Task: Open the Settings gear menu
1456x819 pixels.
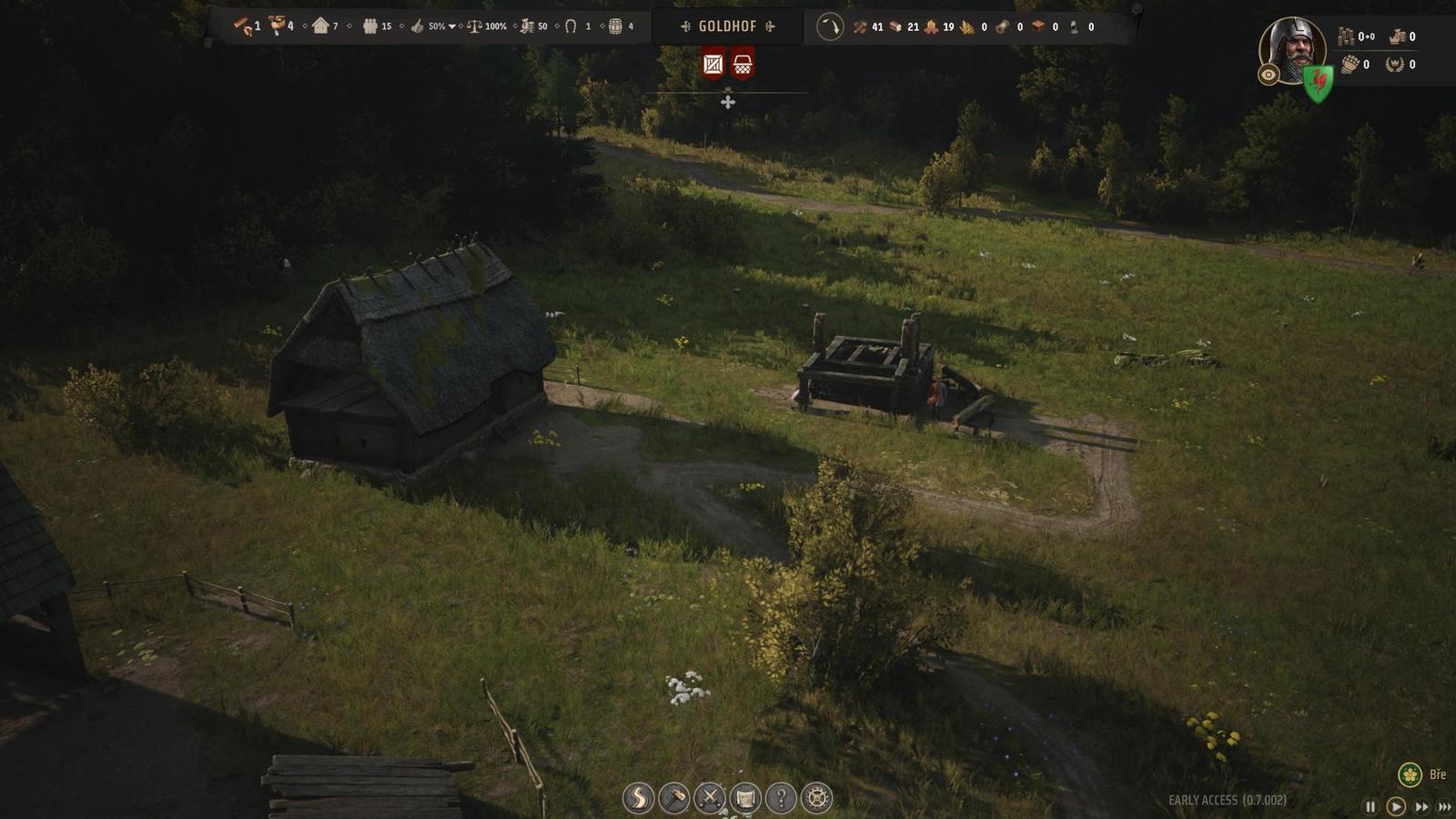Action: [817, 797]
